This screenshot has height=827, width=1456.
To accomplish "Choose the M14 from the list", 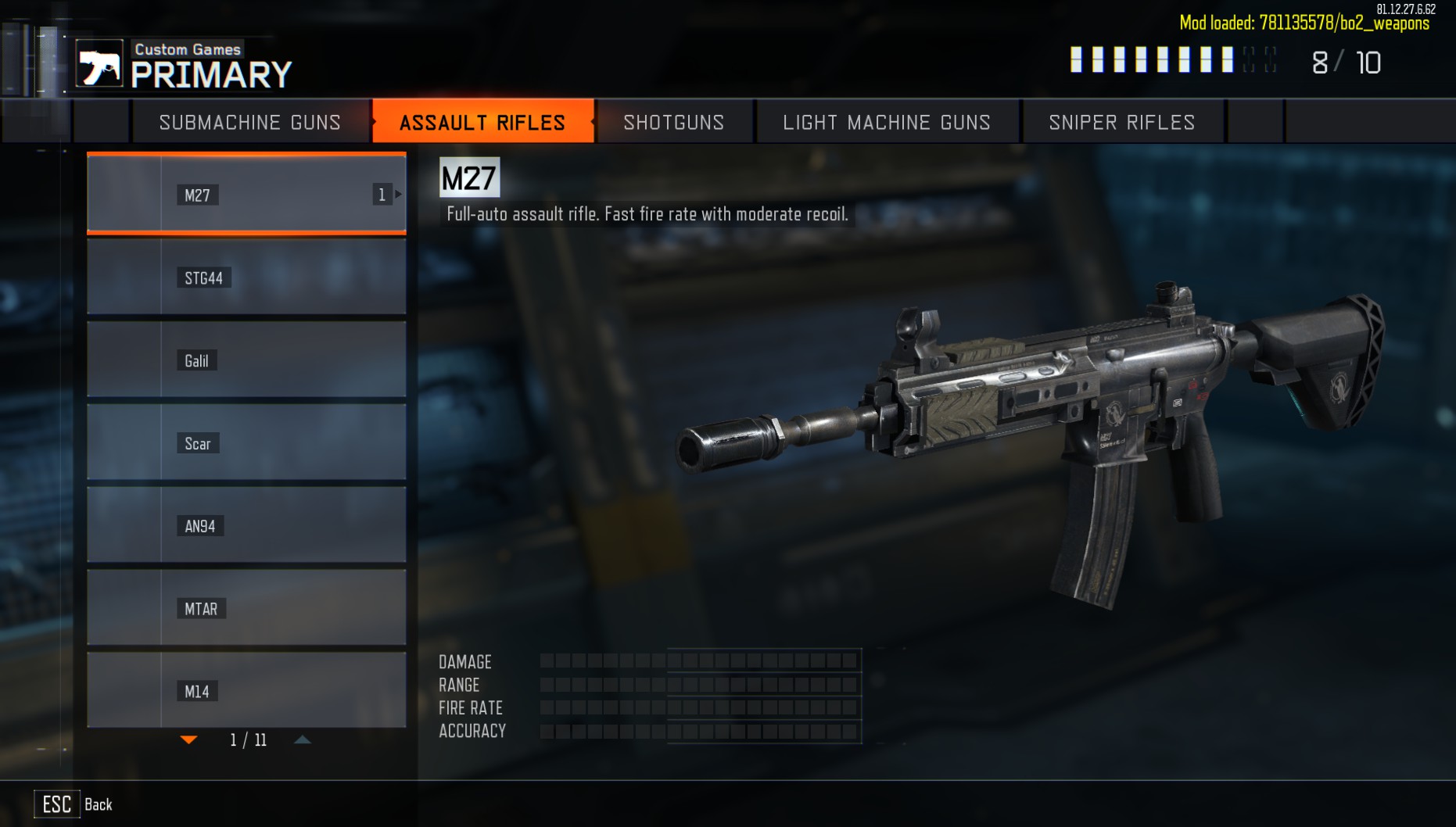I will click(x=246, y=691).
